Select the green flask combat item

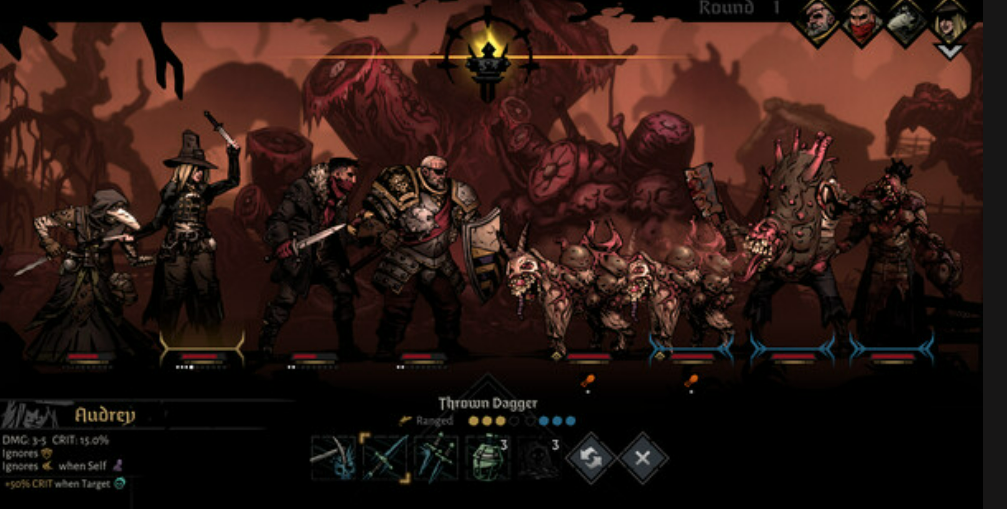(x=488, y=458)
